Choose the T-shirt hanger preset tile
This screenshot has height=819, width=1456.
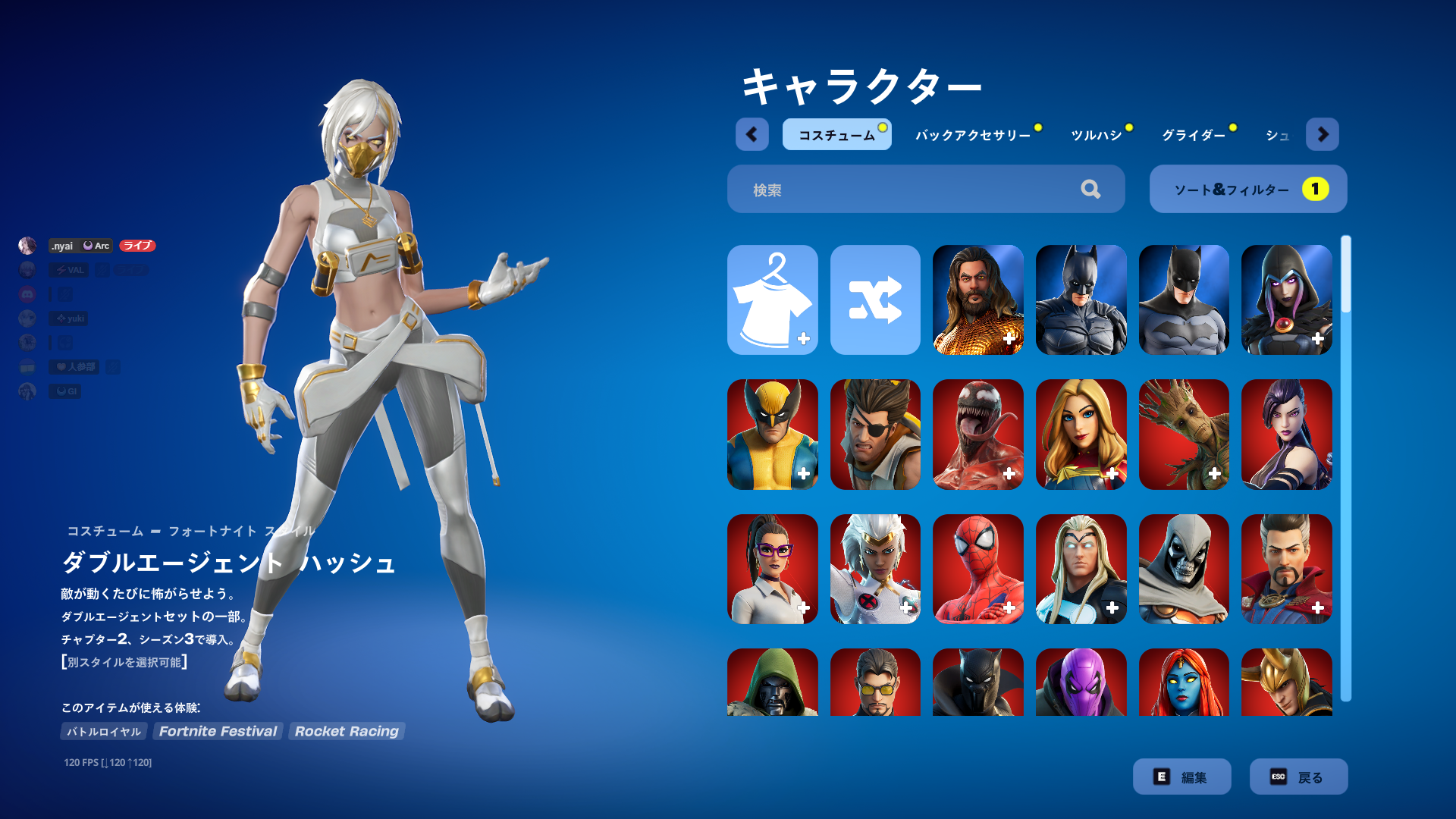coord(772,300)
